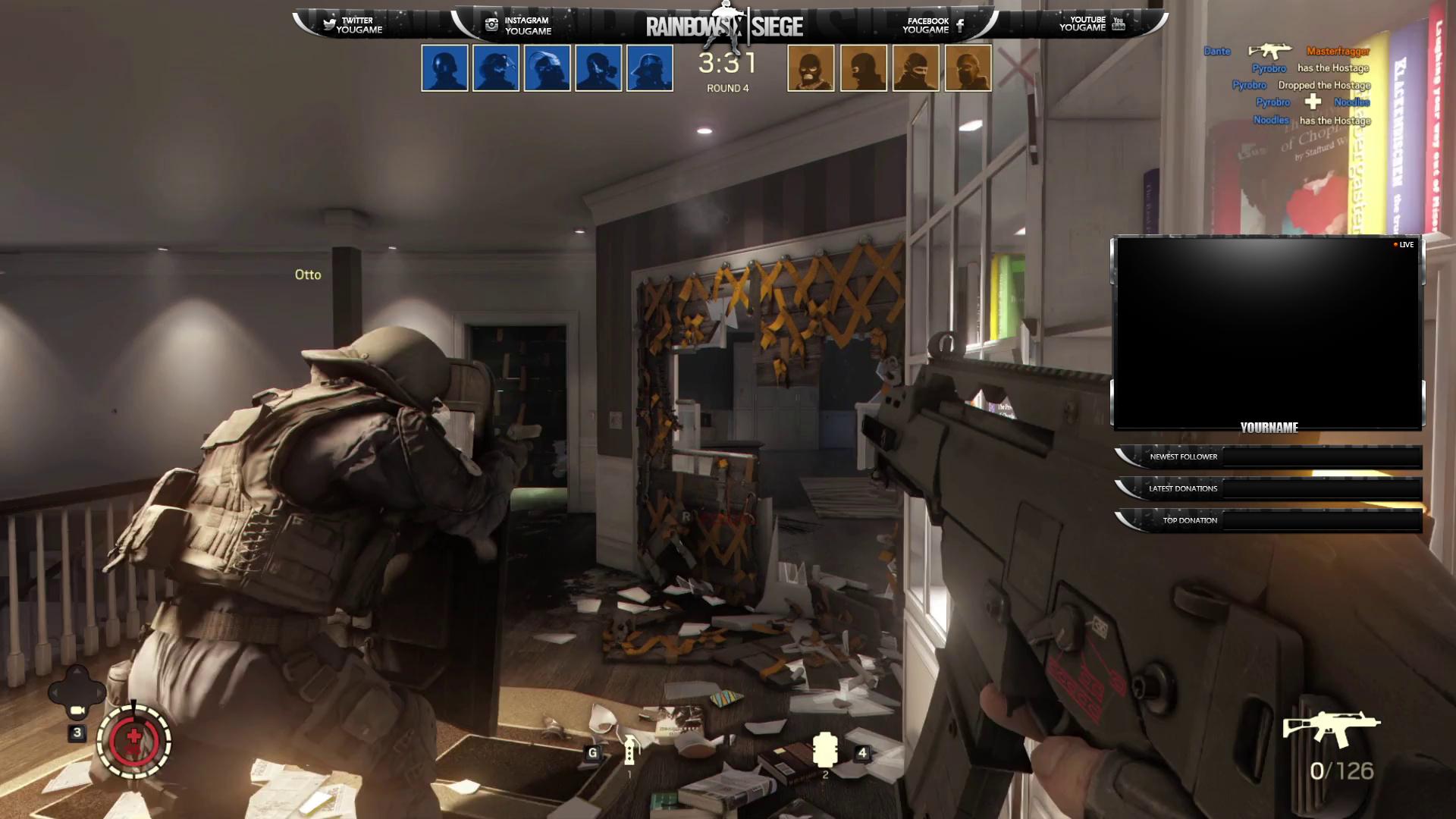
Task: Open the observation camera icon
Action: (x=77, y=710)
